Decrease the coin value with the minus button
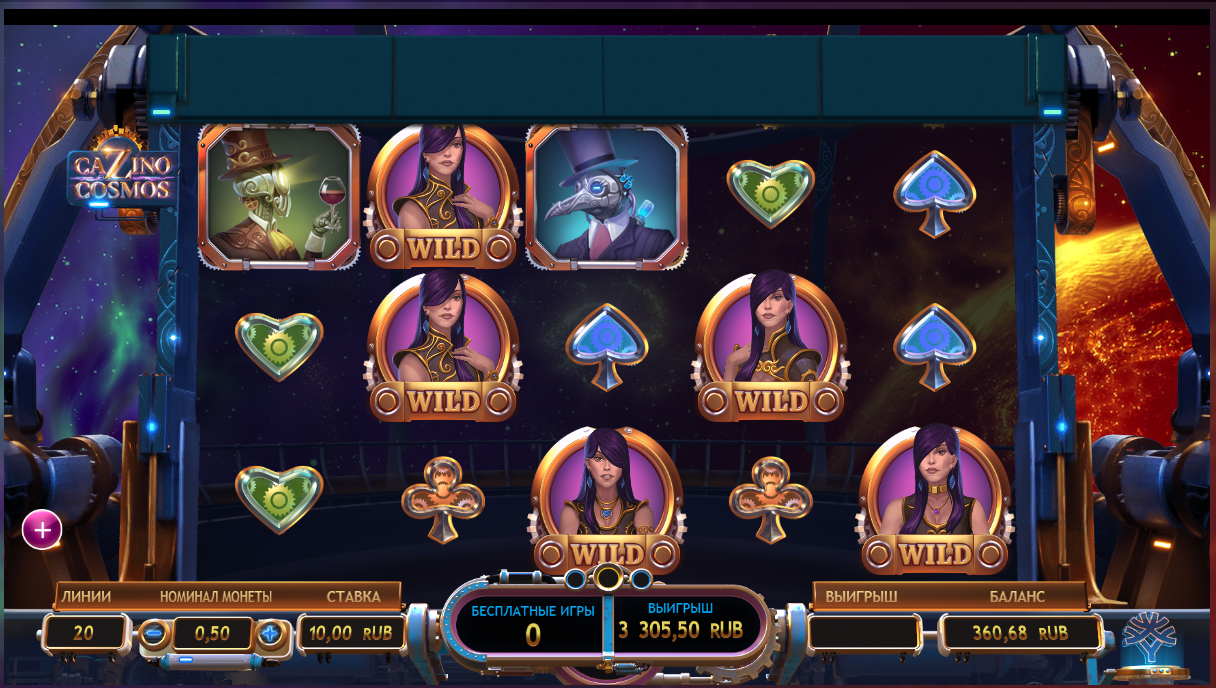Screen dimensions: 1216x688 153,633
